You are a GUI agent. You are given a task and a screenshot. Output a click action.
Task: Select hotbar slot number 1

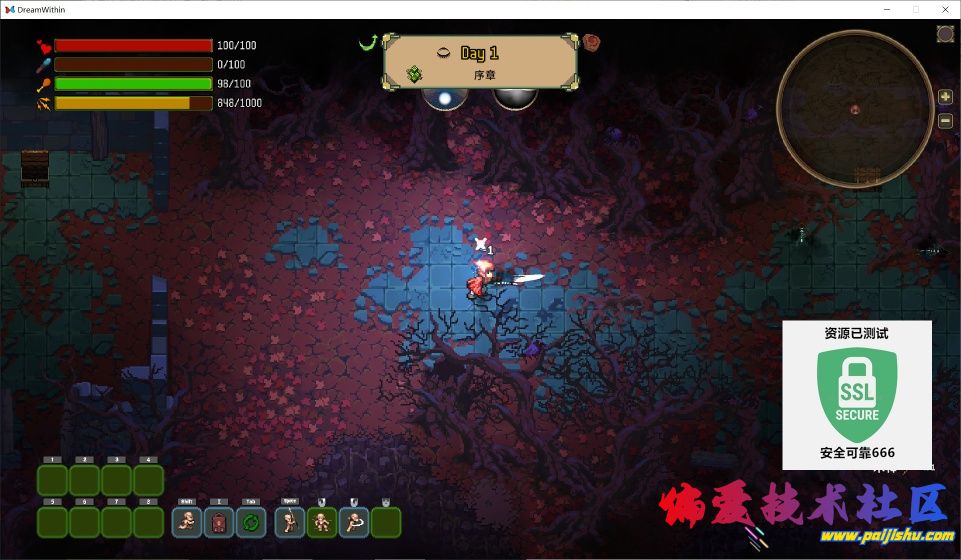tap(53, 480)
